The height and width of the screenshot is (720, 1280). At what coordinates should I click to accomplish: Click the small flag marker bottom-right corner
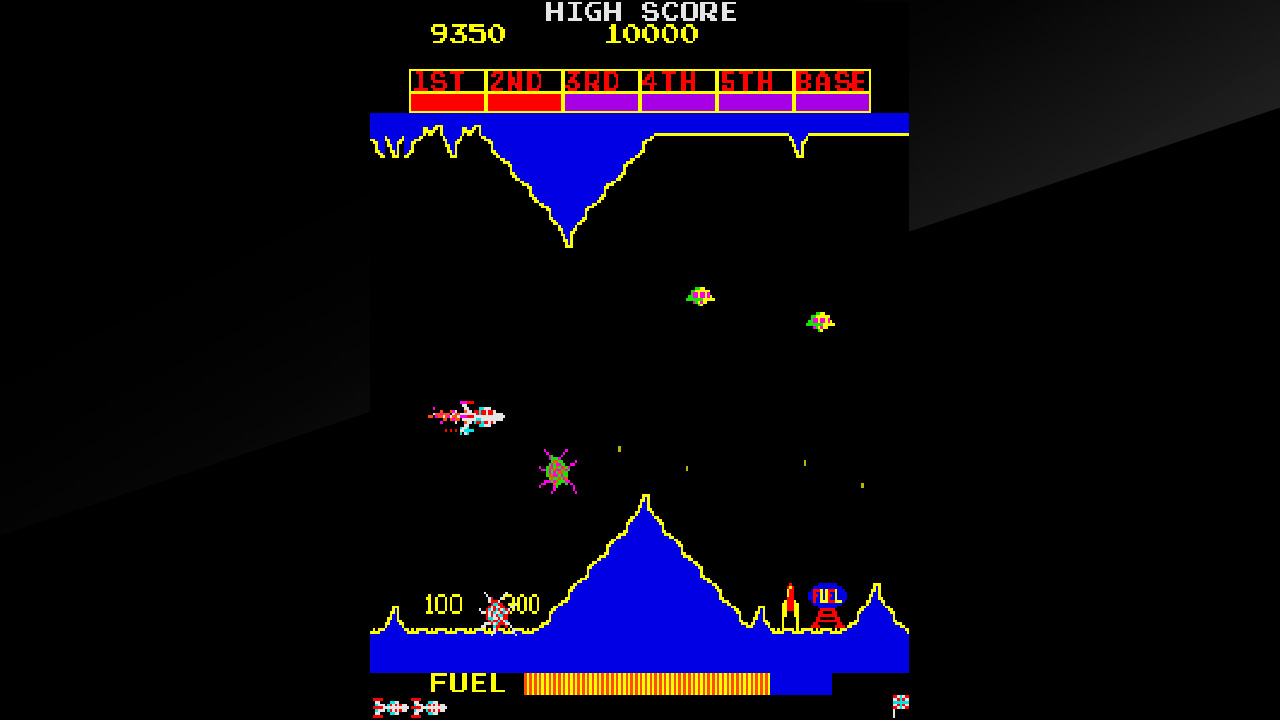[900, 701]
